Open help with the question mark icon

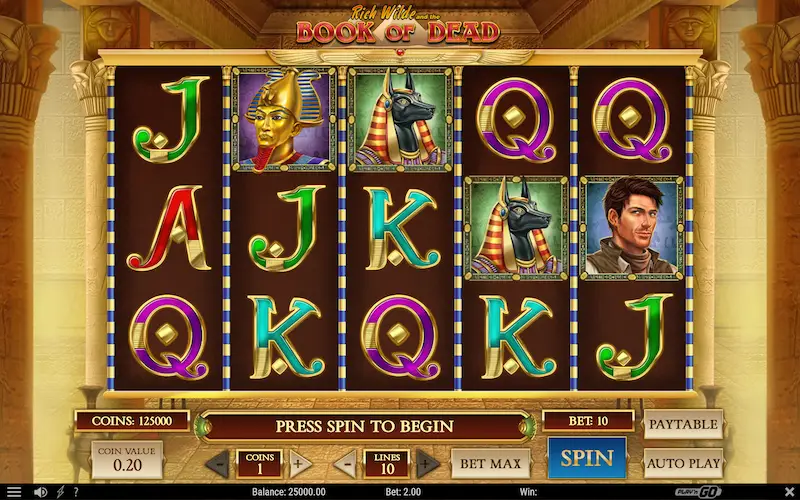click(76, 492)
